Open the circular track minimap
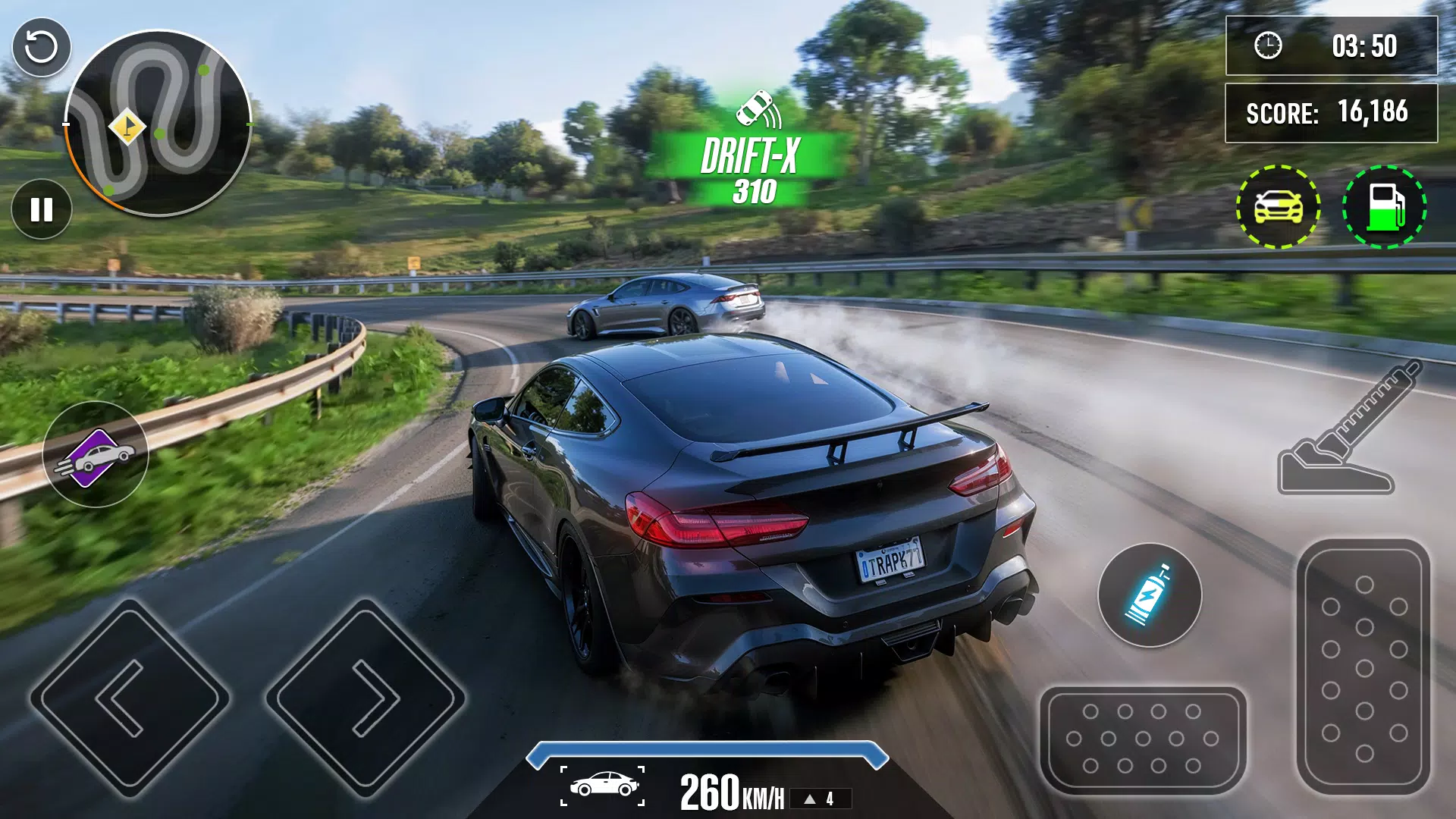The image size is (1456, 819). [159, 121]
